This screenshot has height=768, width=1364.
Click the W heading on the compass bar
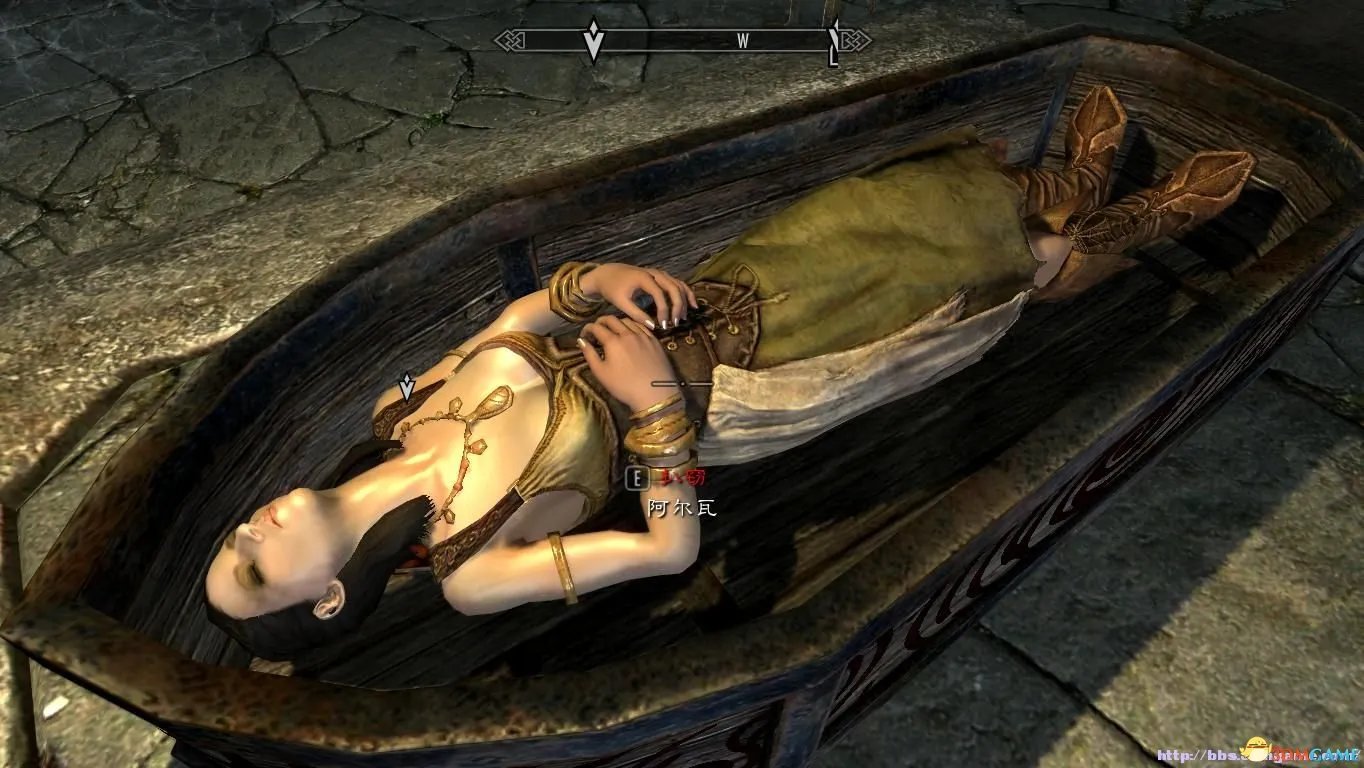tap(743, 41)
